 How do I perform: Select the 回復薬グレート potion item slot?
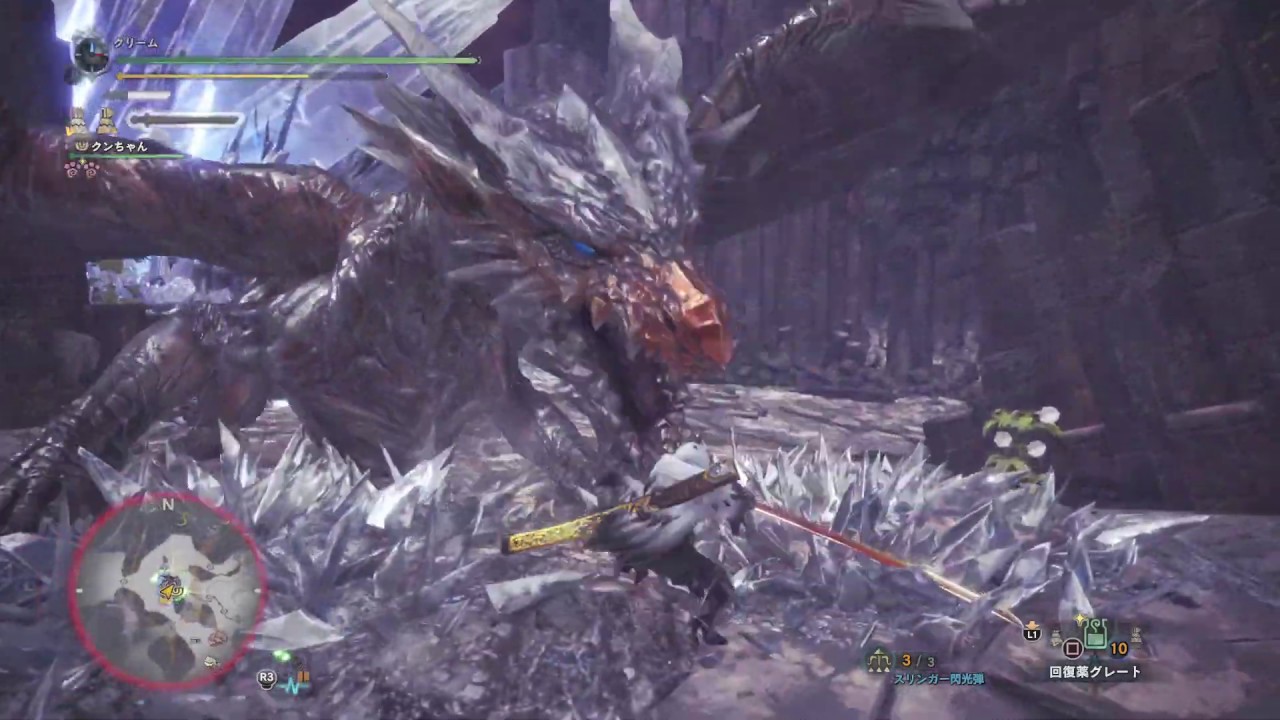click(1096, 636)
